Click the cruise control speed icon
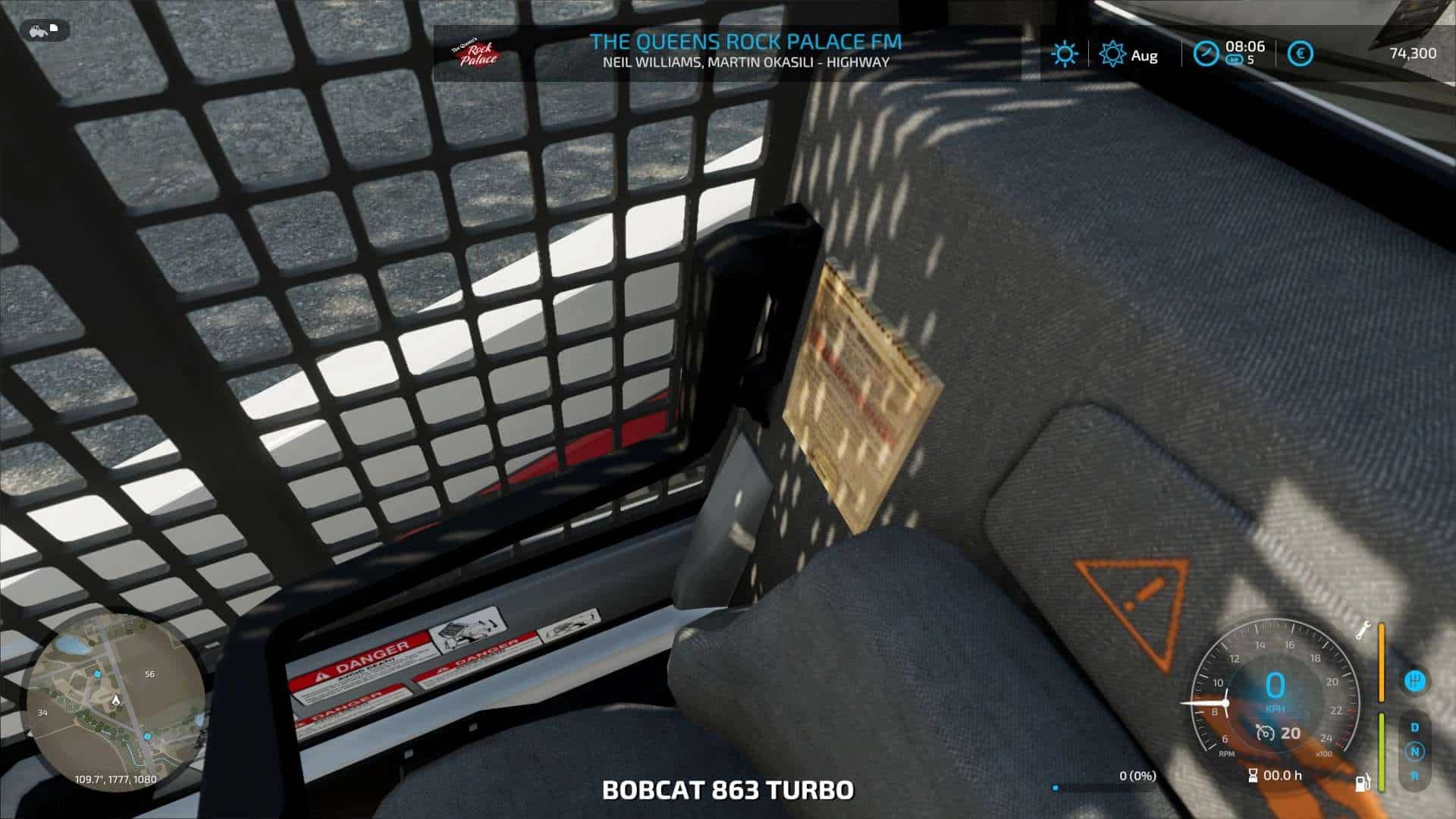Screen dimensions: 1456x819 point(1263,733)
